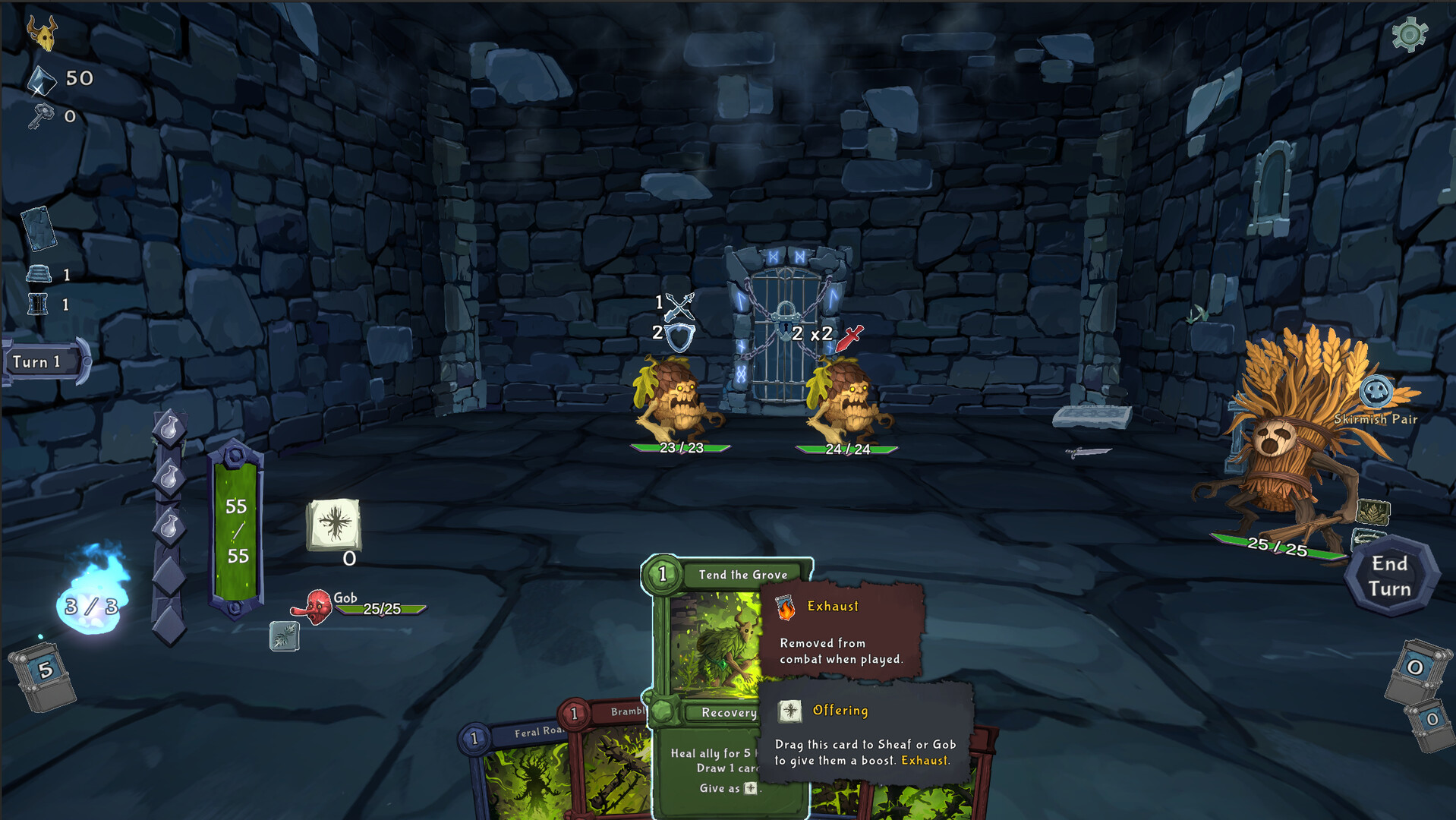View the discard pile above the lower pile
Image resolution: width=1456 pixels, height=820 pixels.
[1415, 670]
